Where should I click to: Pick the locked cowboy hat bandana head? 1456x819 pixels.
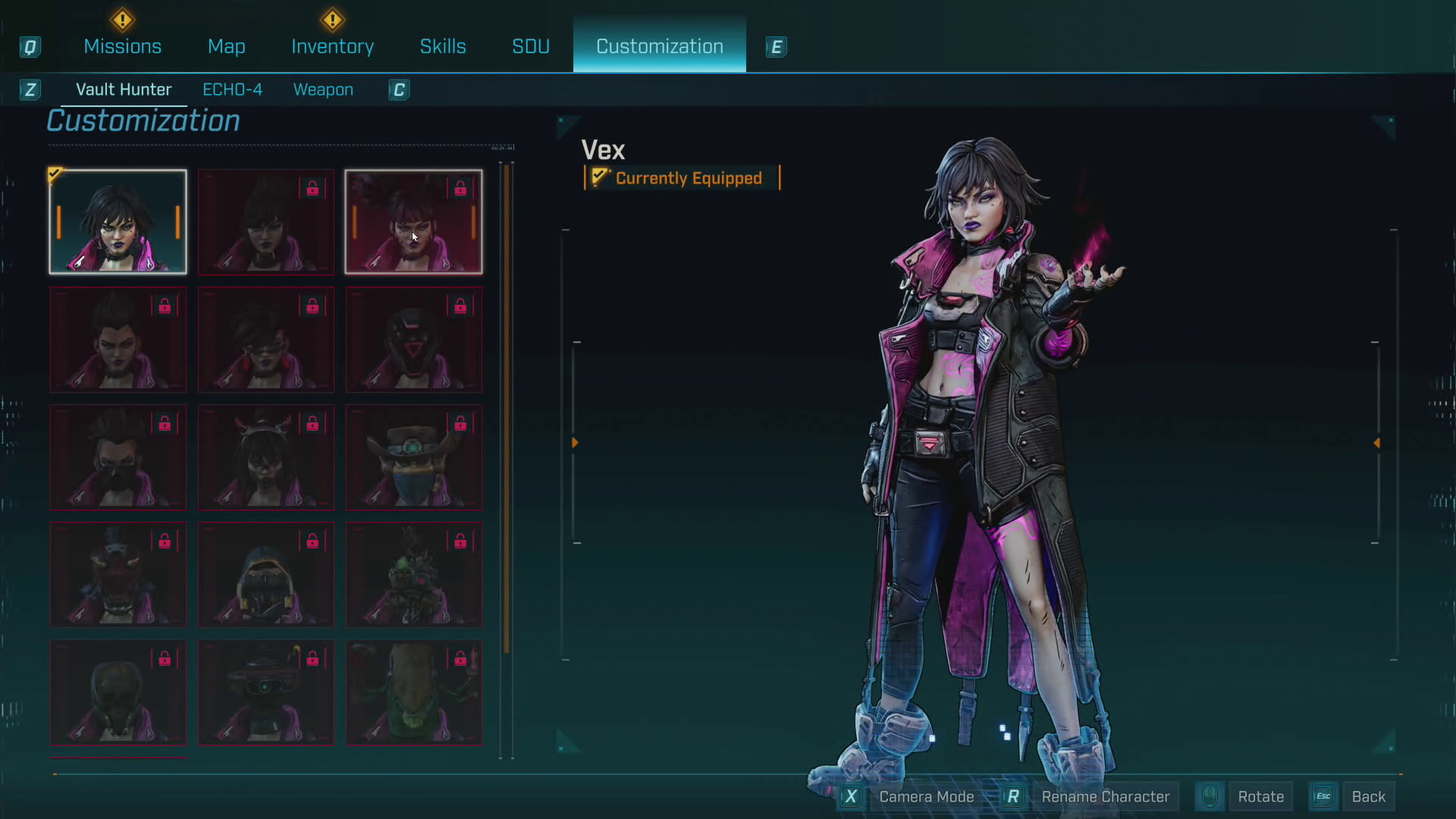coord(413,457)
